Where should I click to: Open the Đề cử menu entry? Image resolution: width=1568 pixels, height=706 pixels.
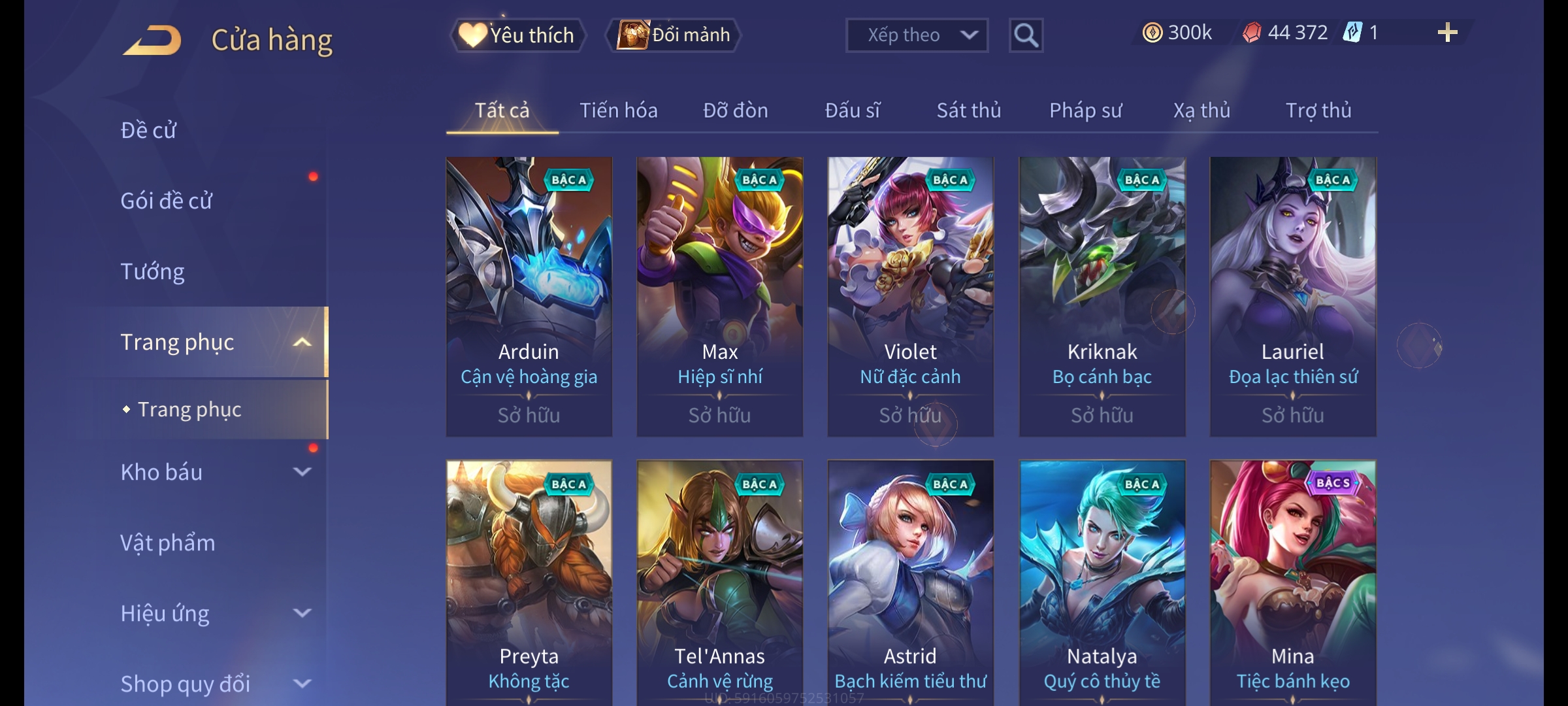pos(149,130)
